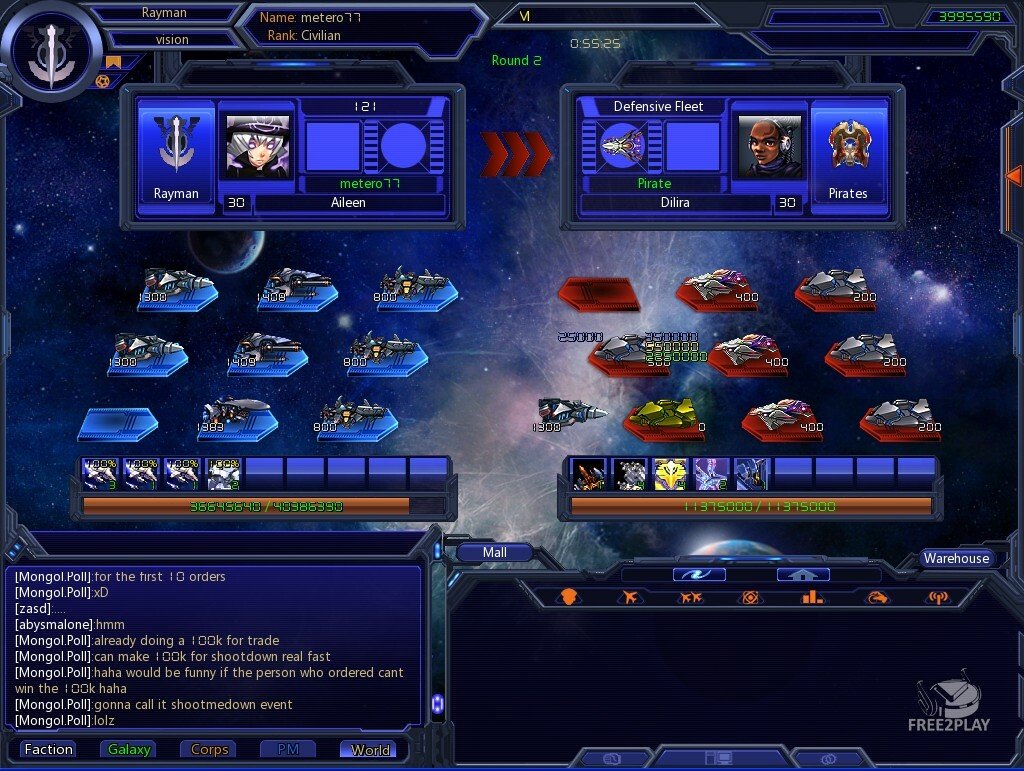Open the single orange ship icon menu

[x=629, y=597]
